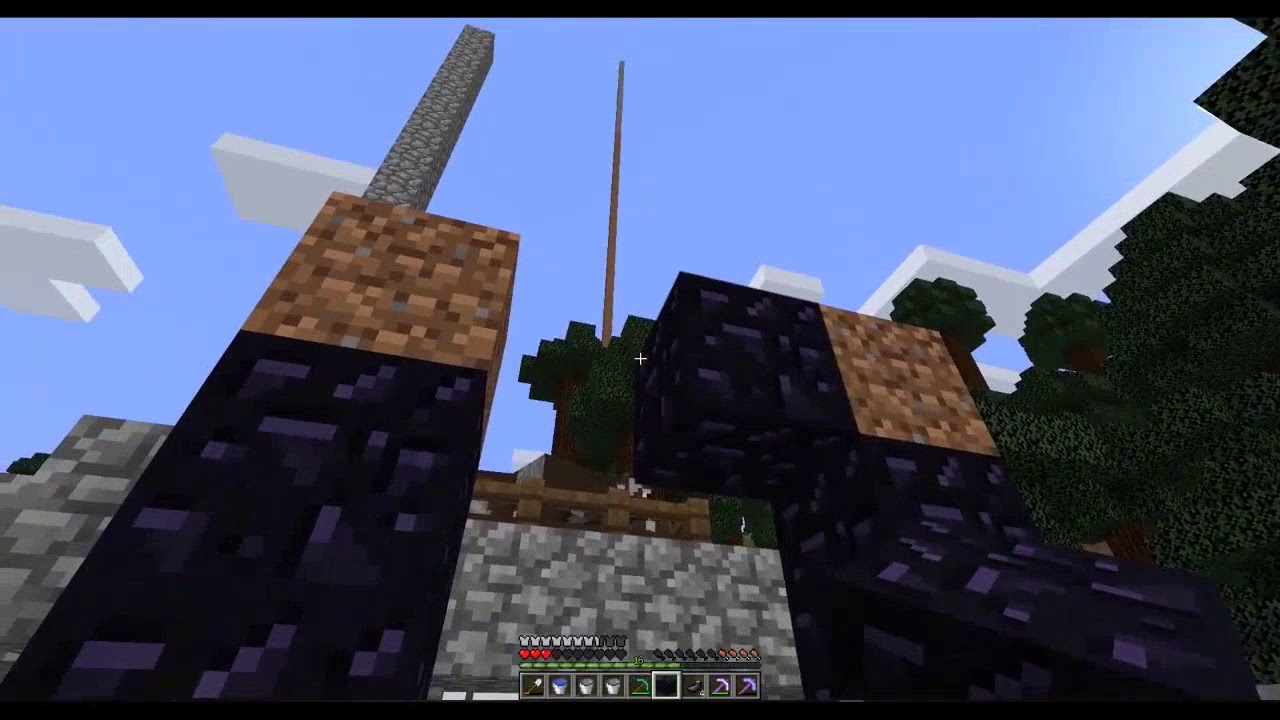Select the enchanted pickaxe in slot eight

pos(720,685)
